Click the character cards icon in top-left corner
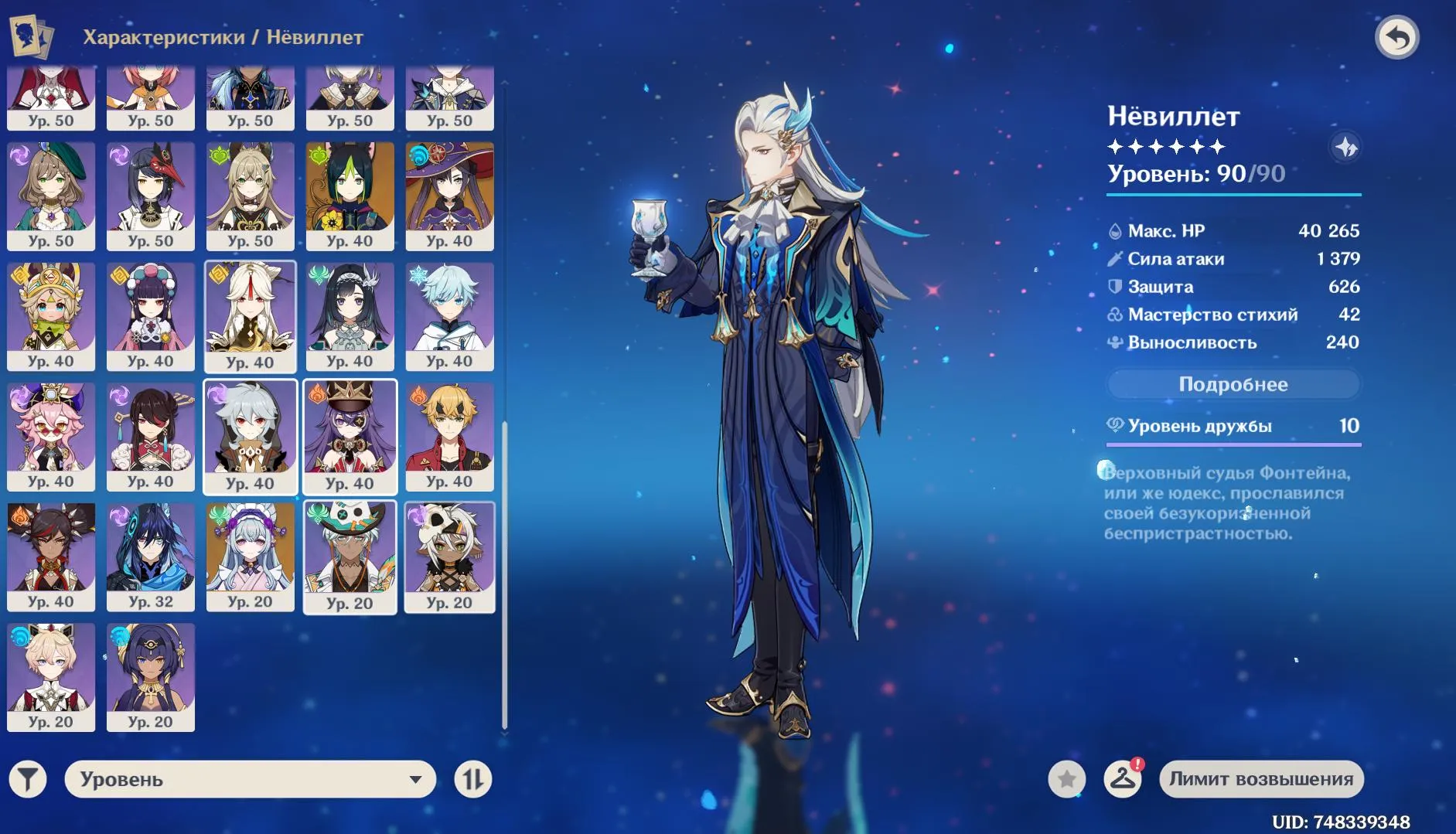This screenshot has height=834, width=1456. [29, 36]
